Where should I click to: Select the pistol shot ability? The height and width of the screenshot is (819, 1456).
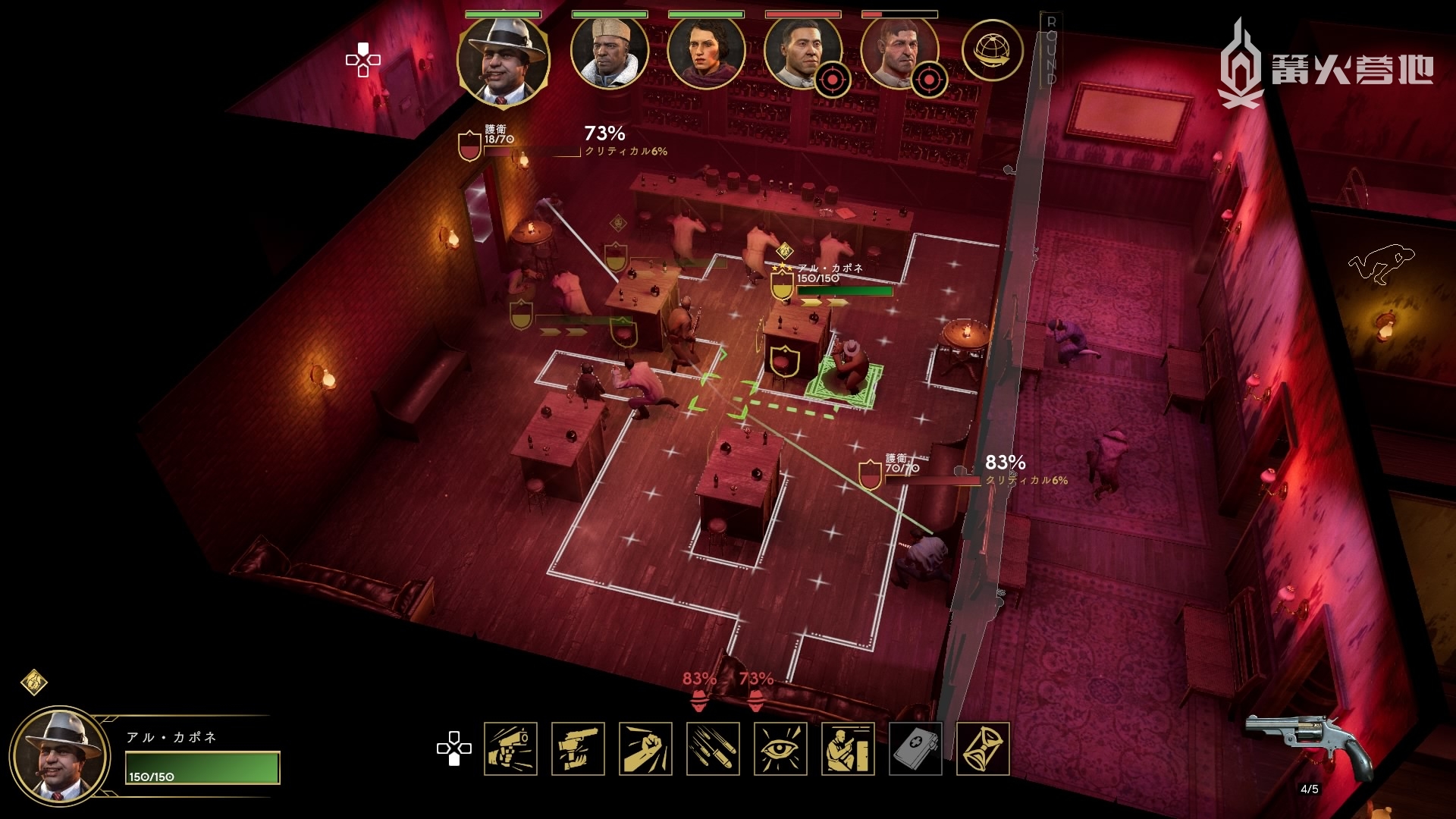point(510,749)
